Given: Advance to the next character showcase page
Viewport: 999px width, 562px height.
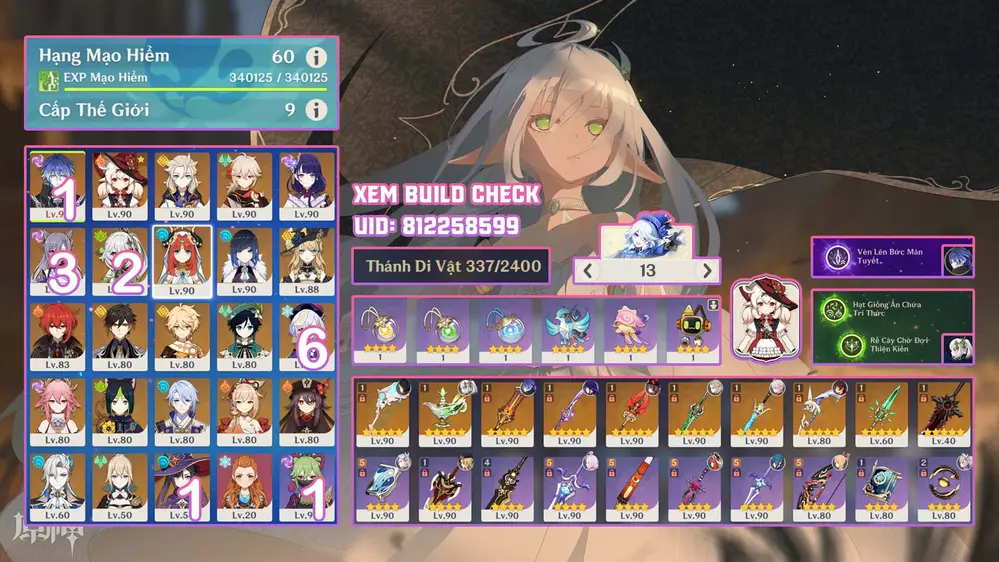Looking at the screenshot, I should click(707, 270).
